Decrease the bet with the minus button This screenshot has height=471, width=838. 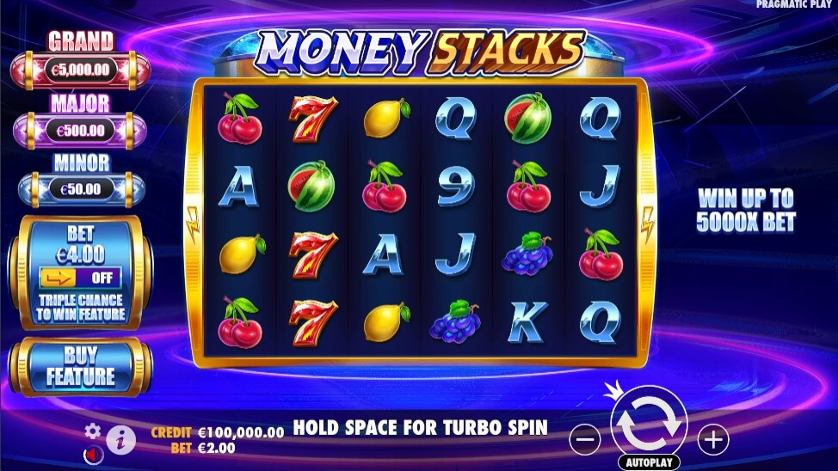click(x=587, y=438)
